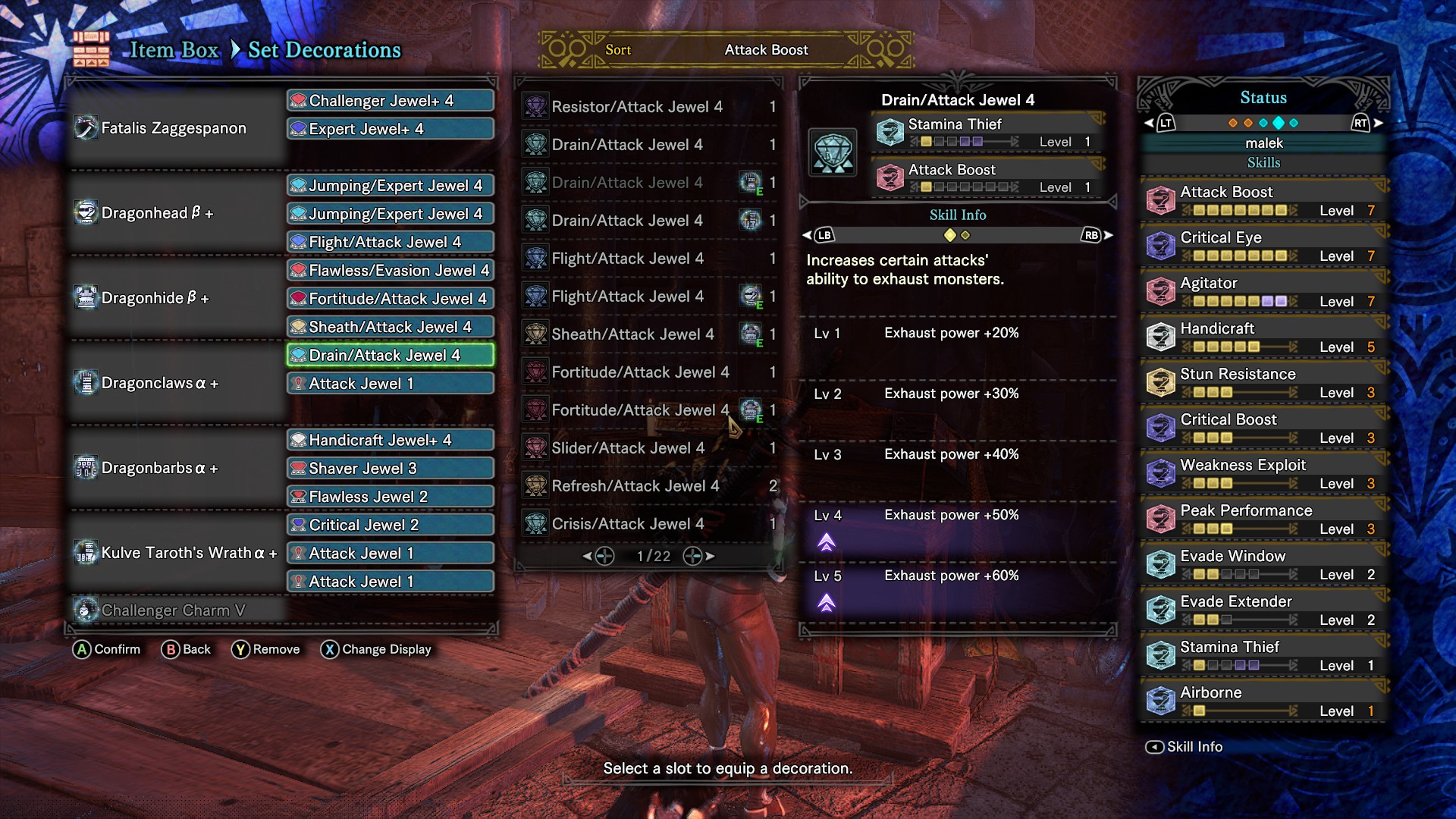Select the Drain/Attack Jewel 4 in the slot list
Viewport: 1456px width, 819px height.
tap(389, 354)
